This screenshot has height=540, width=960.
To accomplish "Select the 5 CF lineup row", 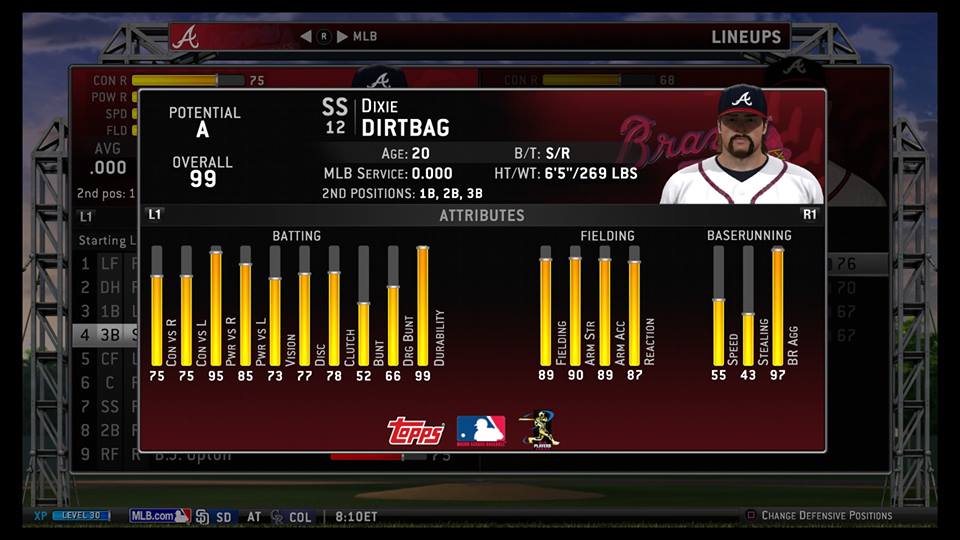I will (x=105, y=358).
